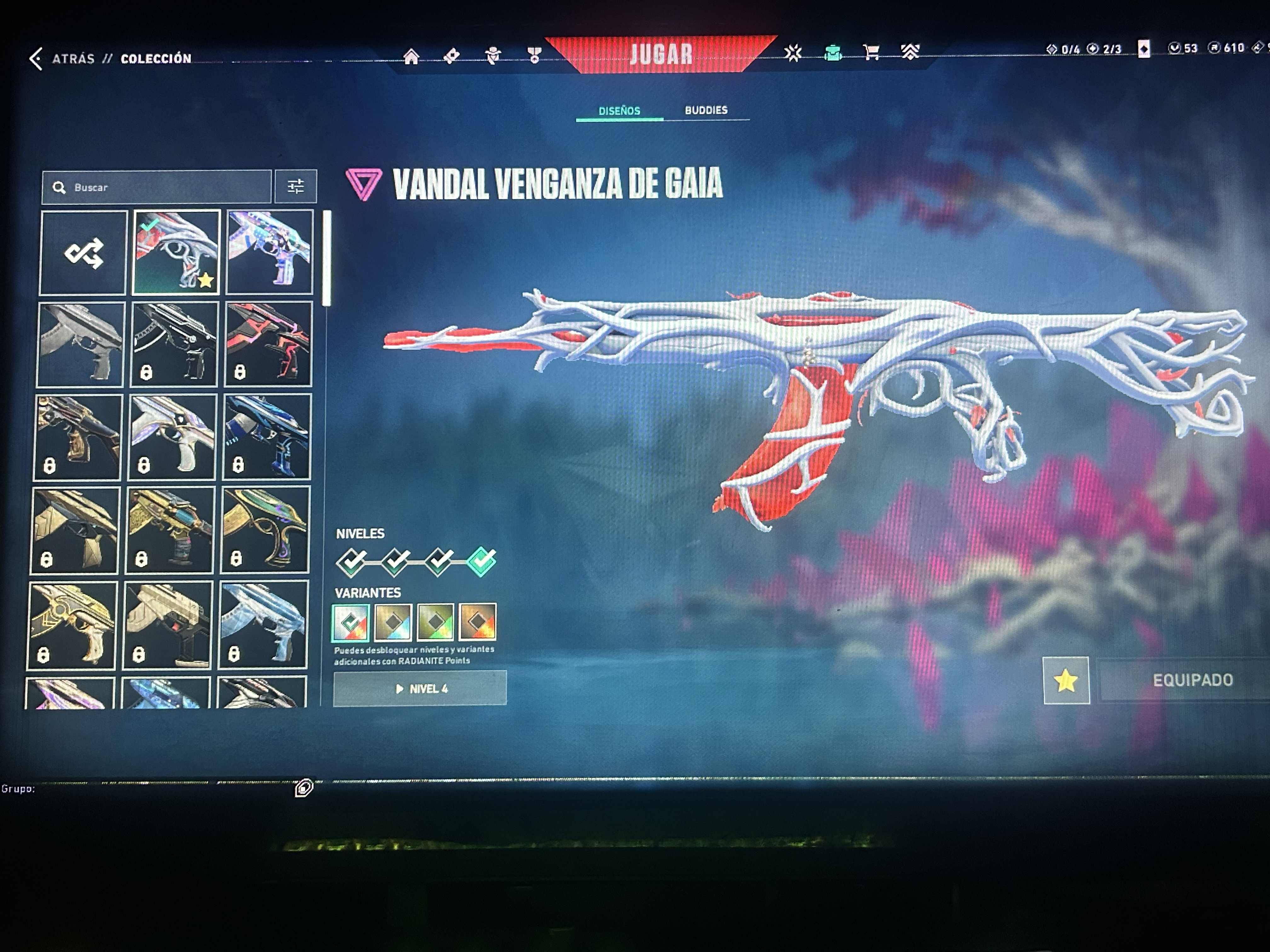Select the Diseños tab
The width and height of the screenshot is (1270, 952).
point(619,110)
